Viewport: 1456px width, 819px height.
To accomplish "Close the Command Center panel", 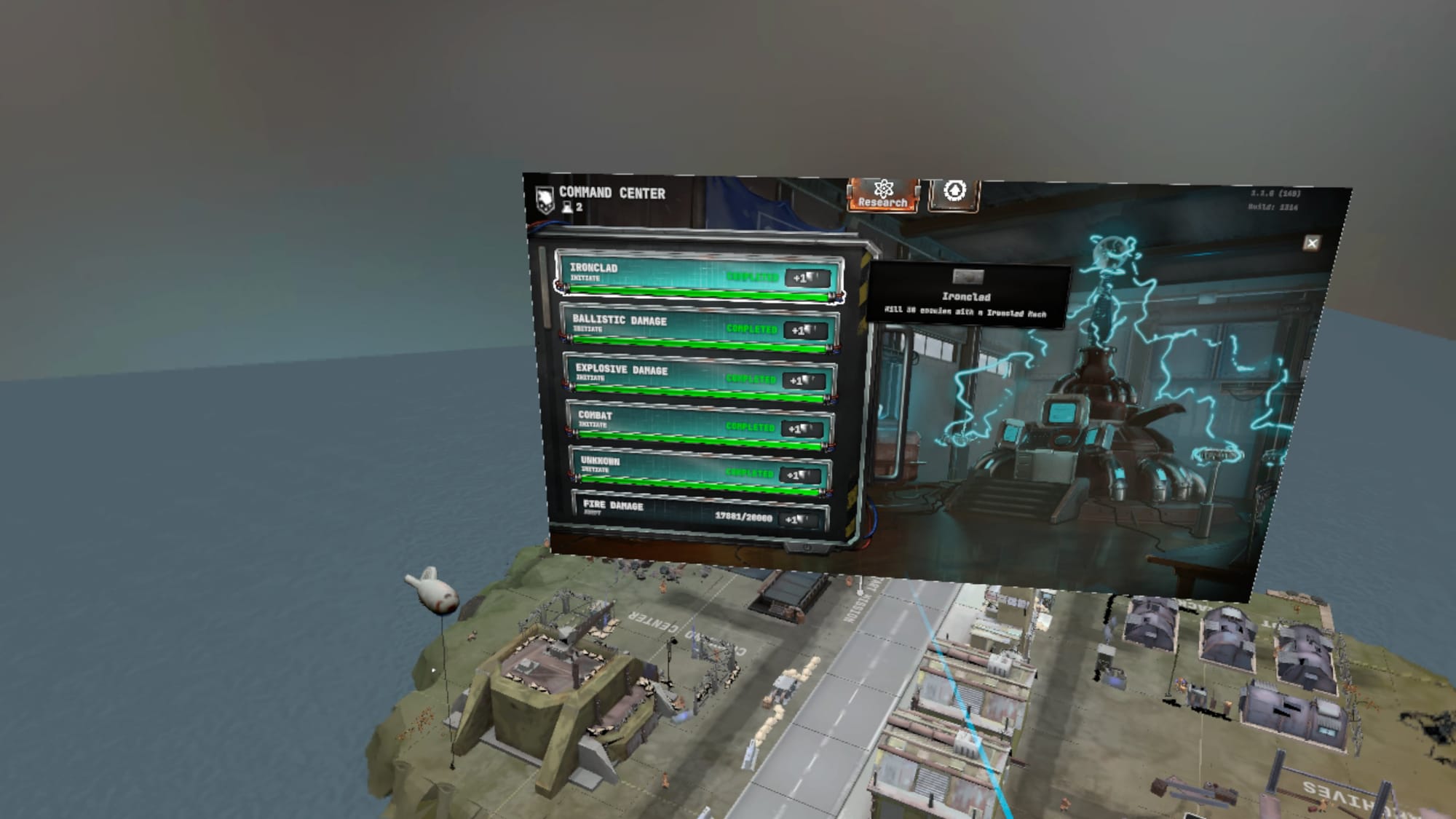I will click(x=1311, y=243).
